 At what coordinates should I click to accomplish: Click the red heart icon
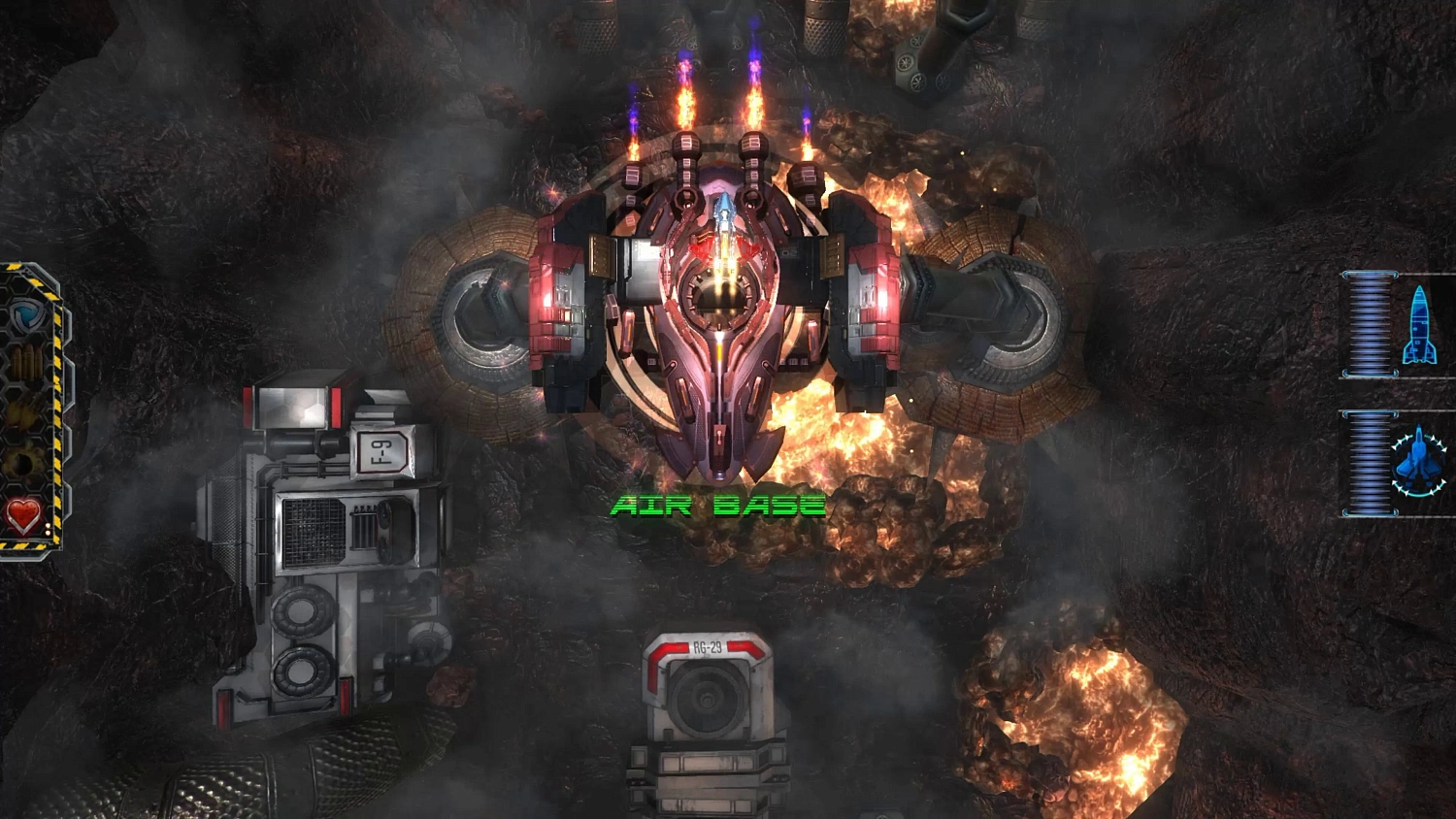pyautogui.click(x=23, y=515)
